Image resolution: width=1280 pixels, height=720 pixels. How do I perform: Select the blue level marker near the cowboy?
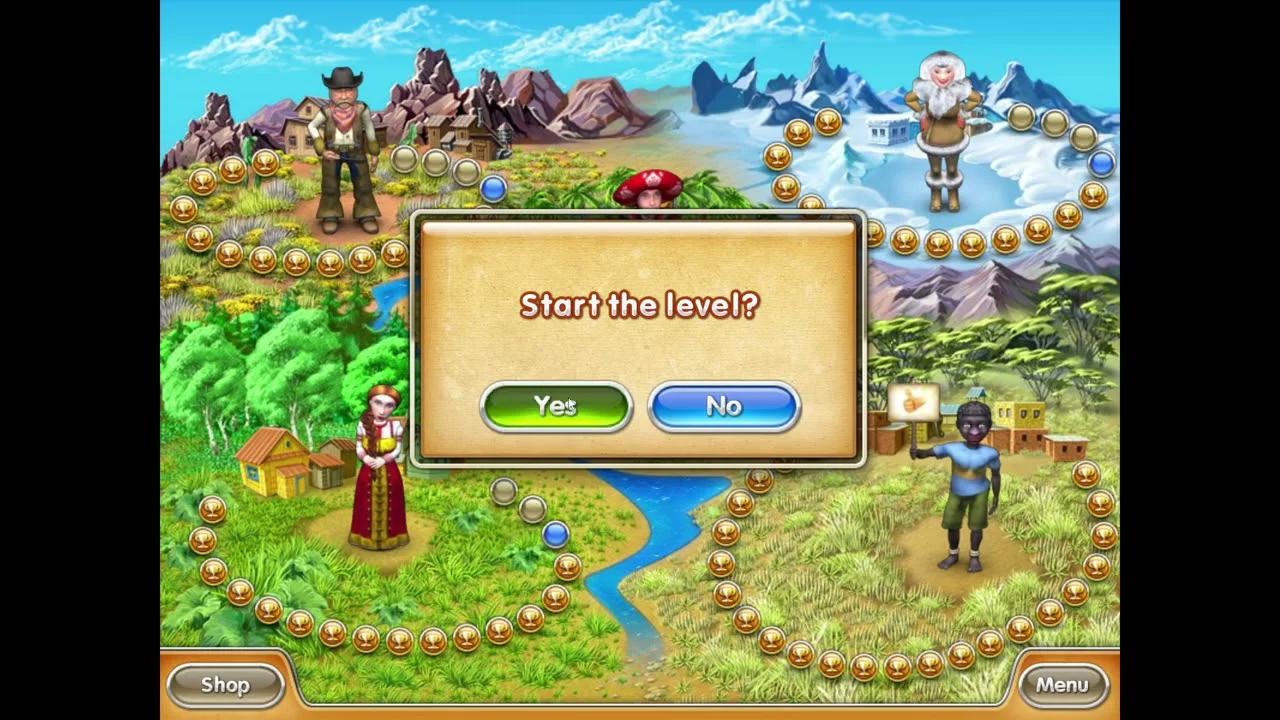[491, 189]
